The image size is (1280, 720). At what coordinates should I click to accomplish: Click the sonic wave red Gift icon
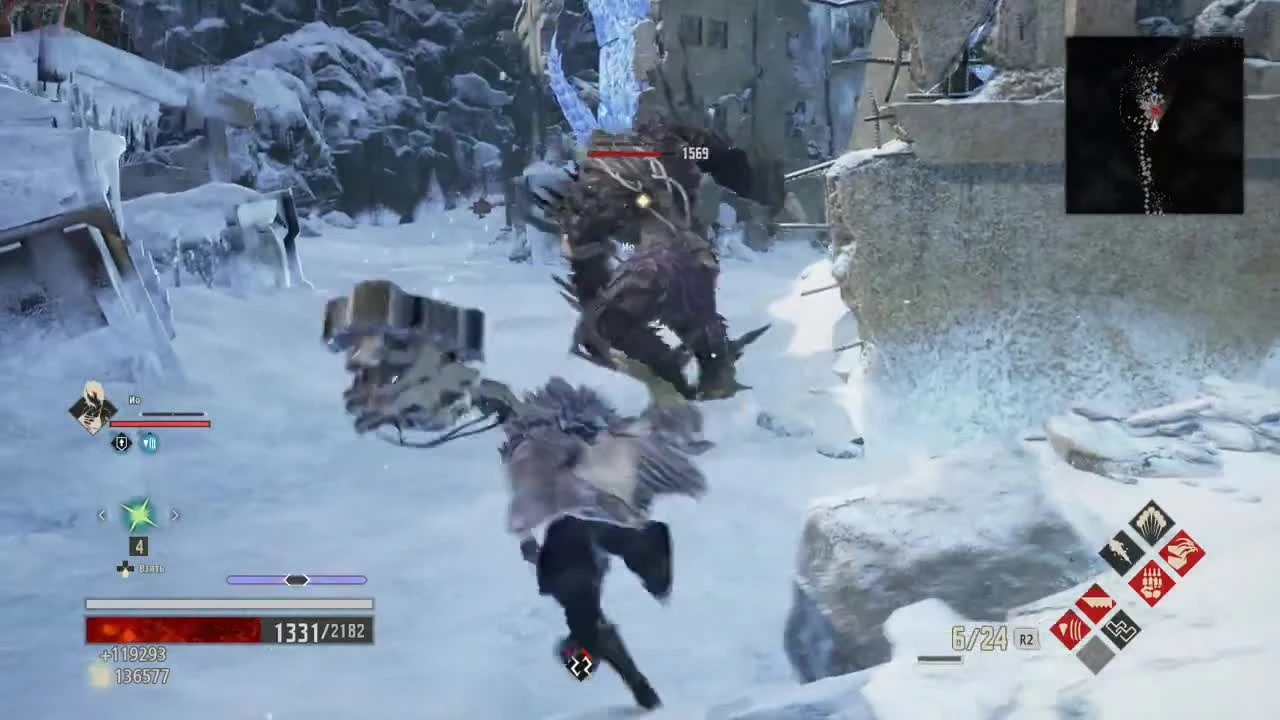point(1072,628)
